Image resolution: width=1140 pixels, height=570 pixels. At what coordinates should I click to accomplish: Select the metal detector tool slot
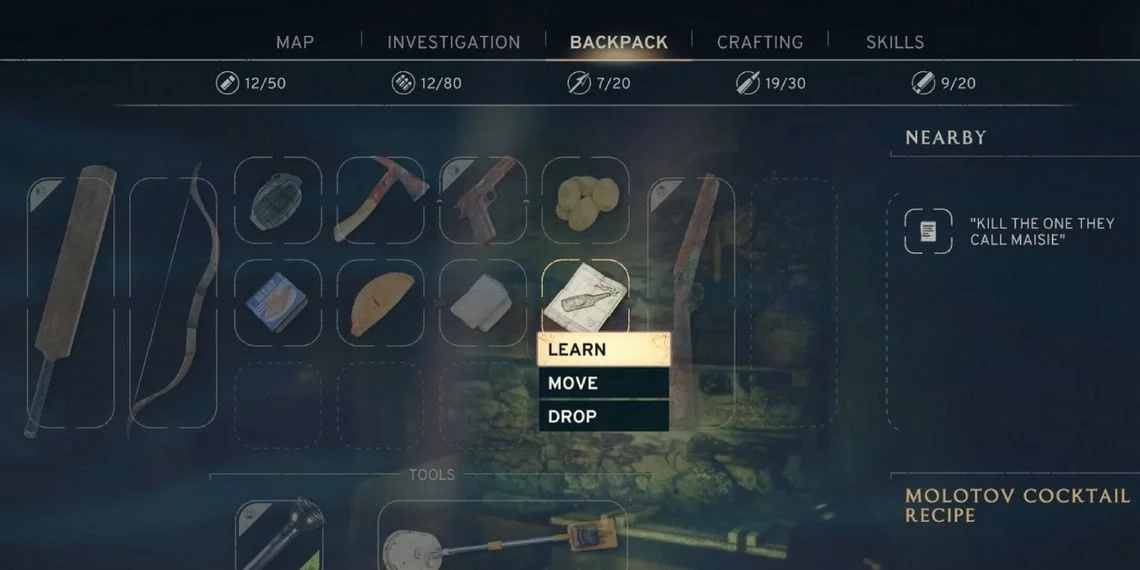click(502, 535)
